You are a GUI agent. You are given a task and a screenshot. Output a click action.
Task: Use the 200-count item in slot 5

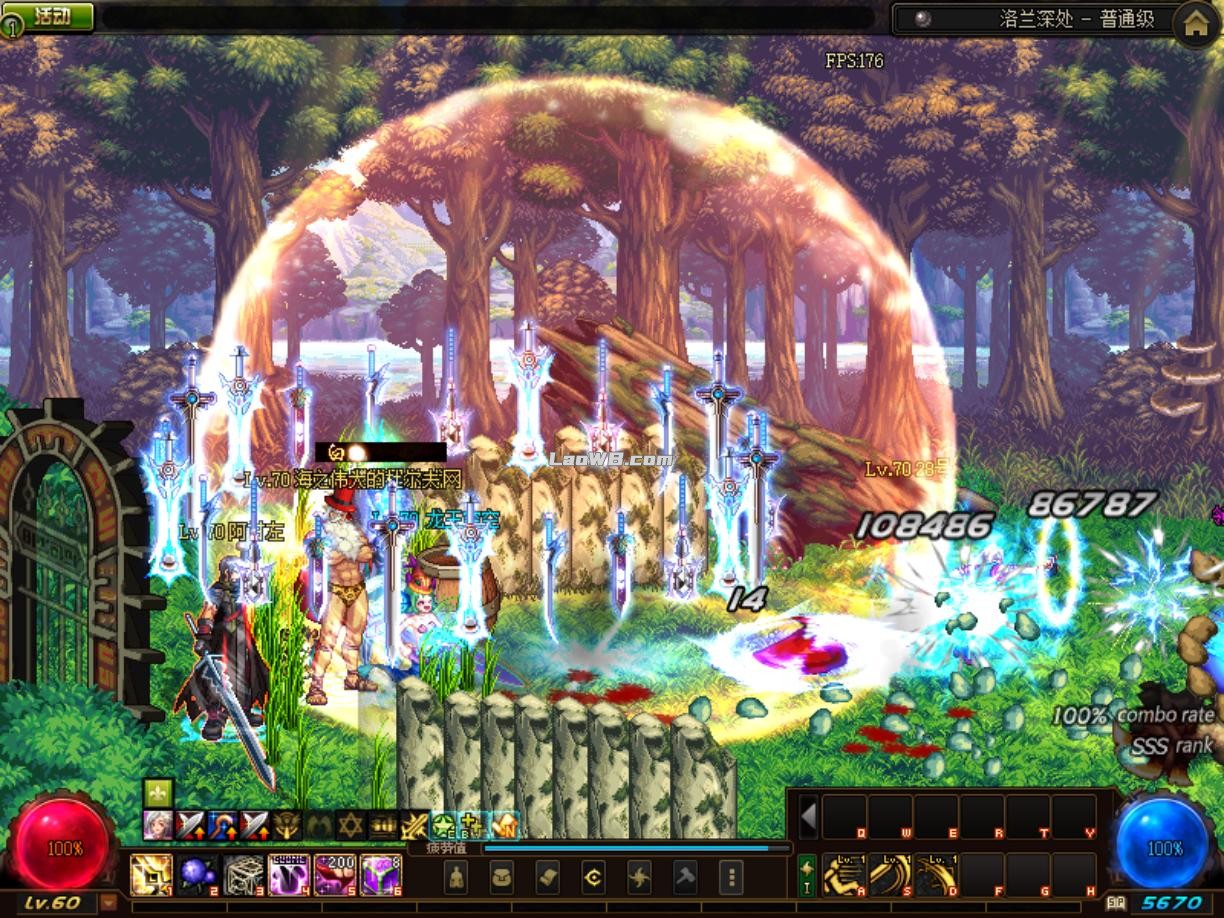335,874
